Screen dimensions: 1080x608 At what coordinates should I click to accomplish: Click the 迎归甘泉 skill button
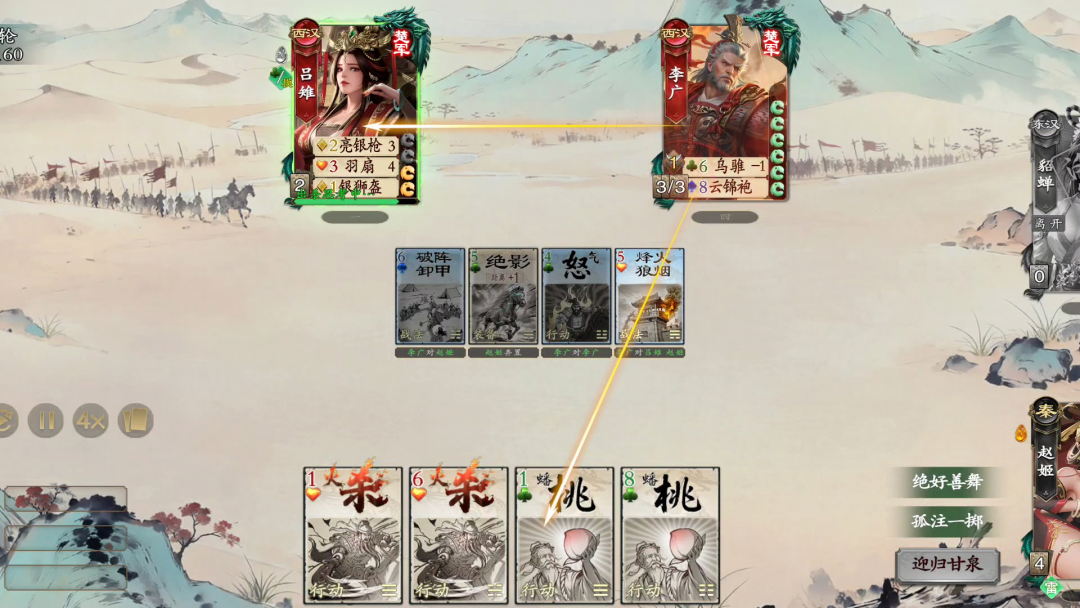click(x=947, y=564)
